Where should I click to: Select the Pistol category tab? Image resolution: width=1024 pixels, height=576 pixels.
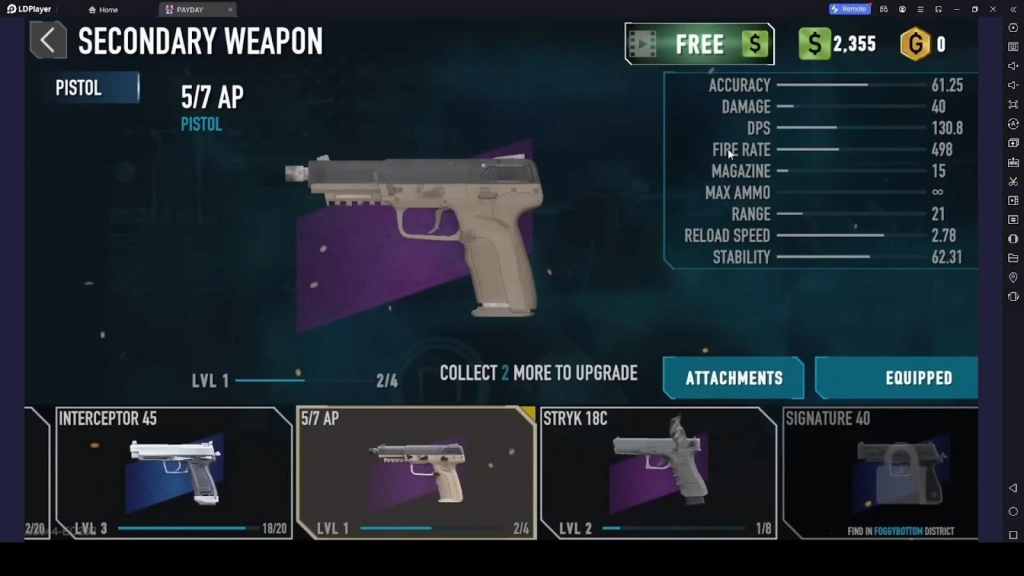pos(91,88)
